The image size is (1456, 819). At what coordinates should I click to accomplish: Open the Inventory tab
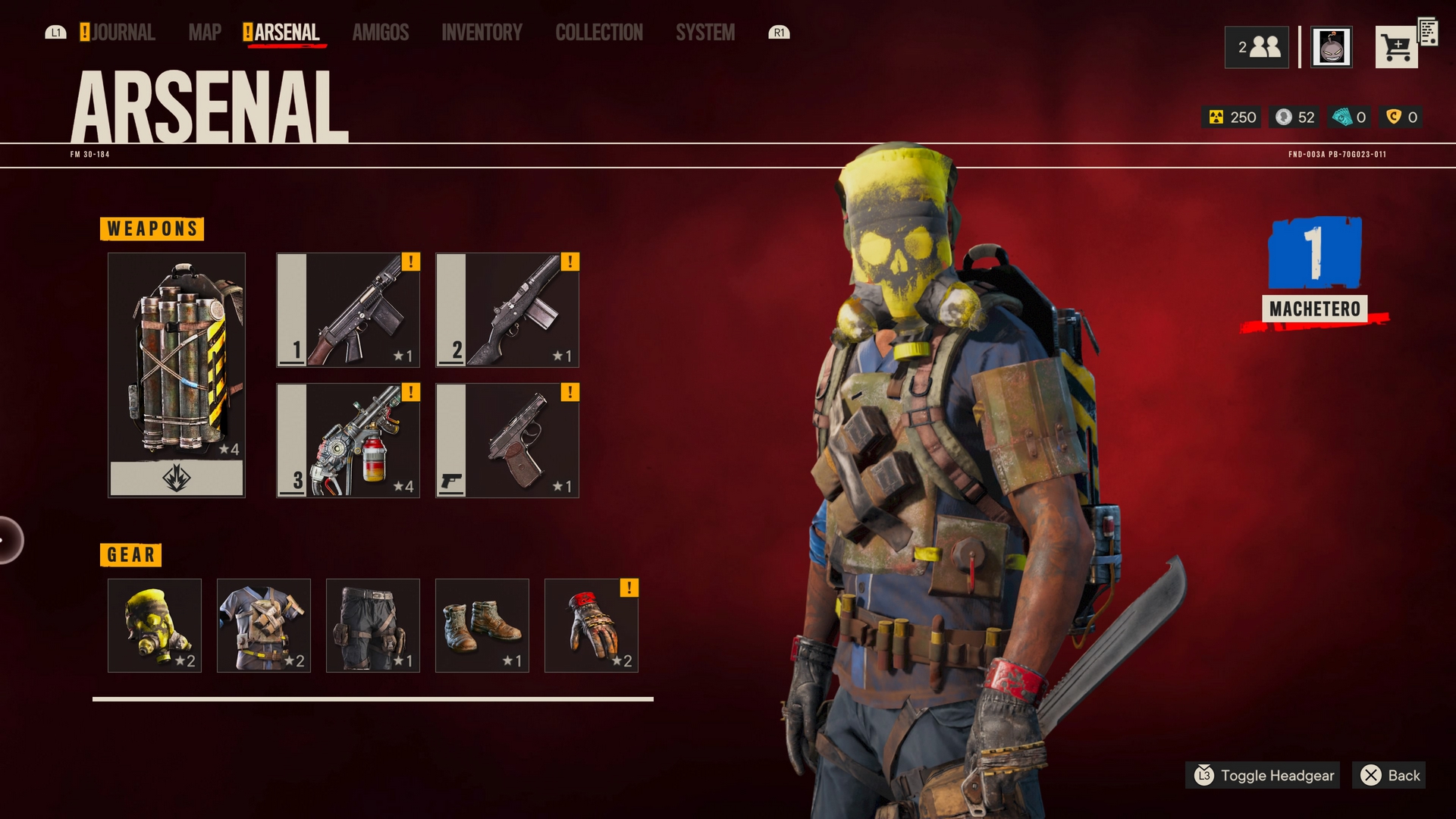(x=482, y=33)
